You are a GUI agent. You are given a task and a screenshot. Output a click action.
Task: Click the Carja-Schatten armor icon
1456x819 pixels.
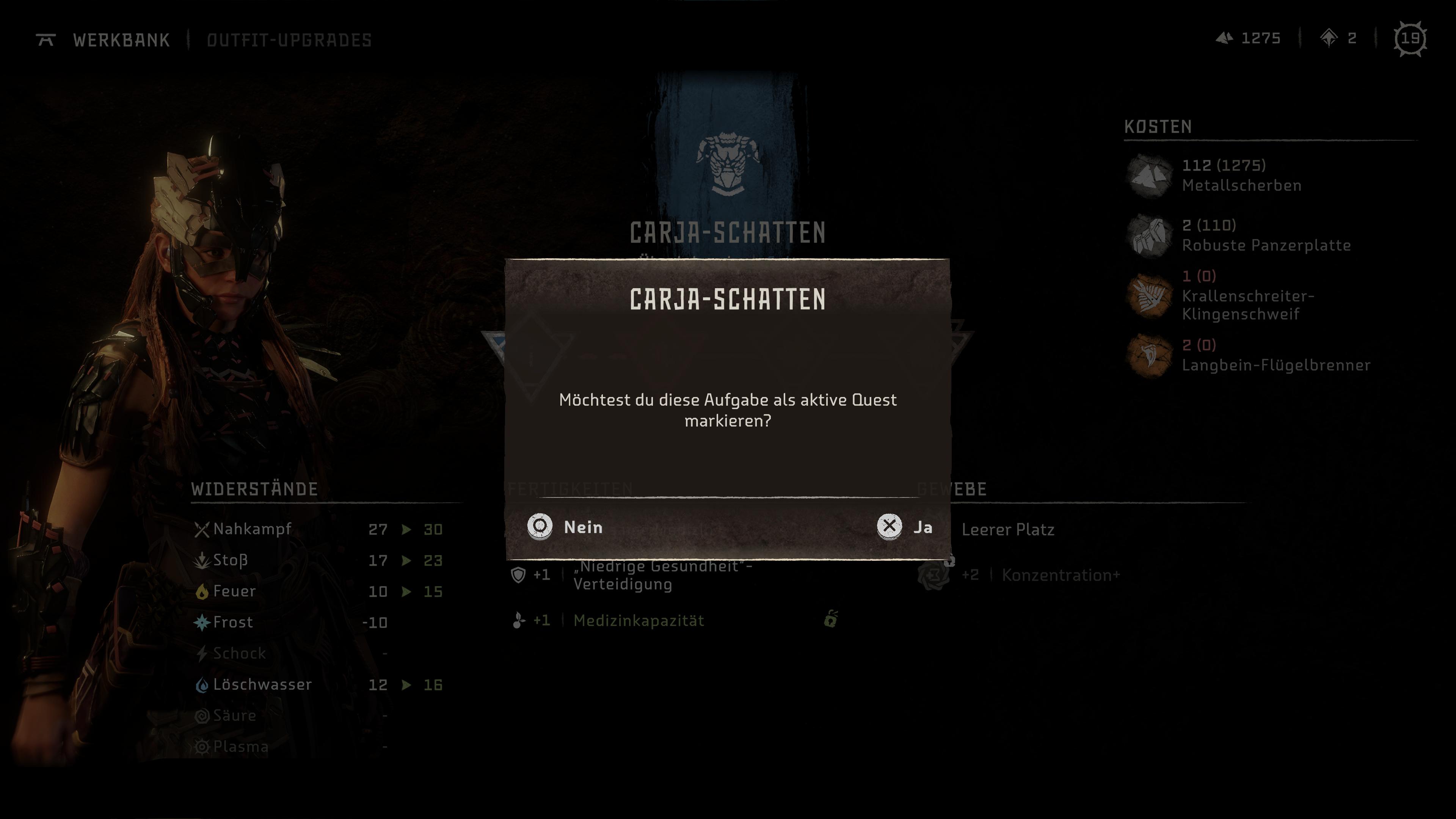tap(727, 164)
